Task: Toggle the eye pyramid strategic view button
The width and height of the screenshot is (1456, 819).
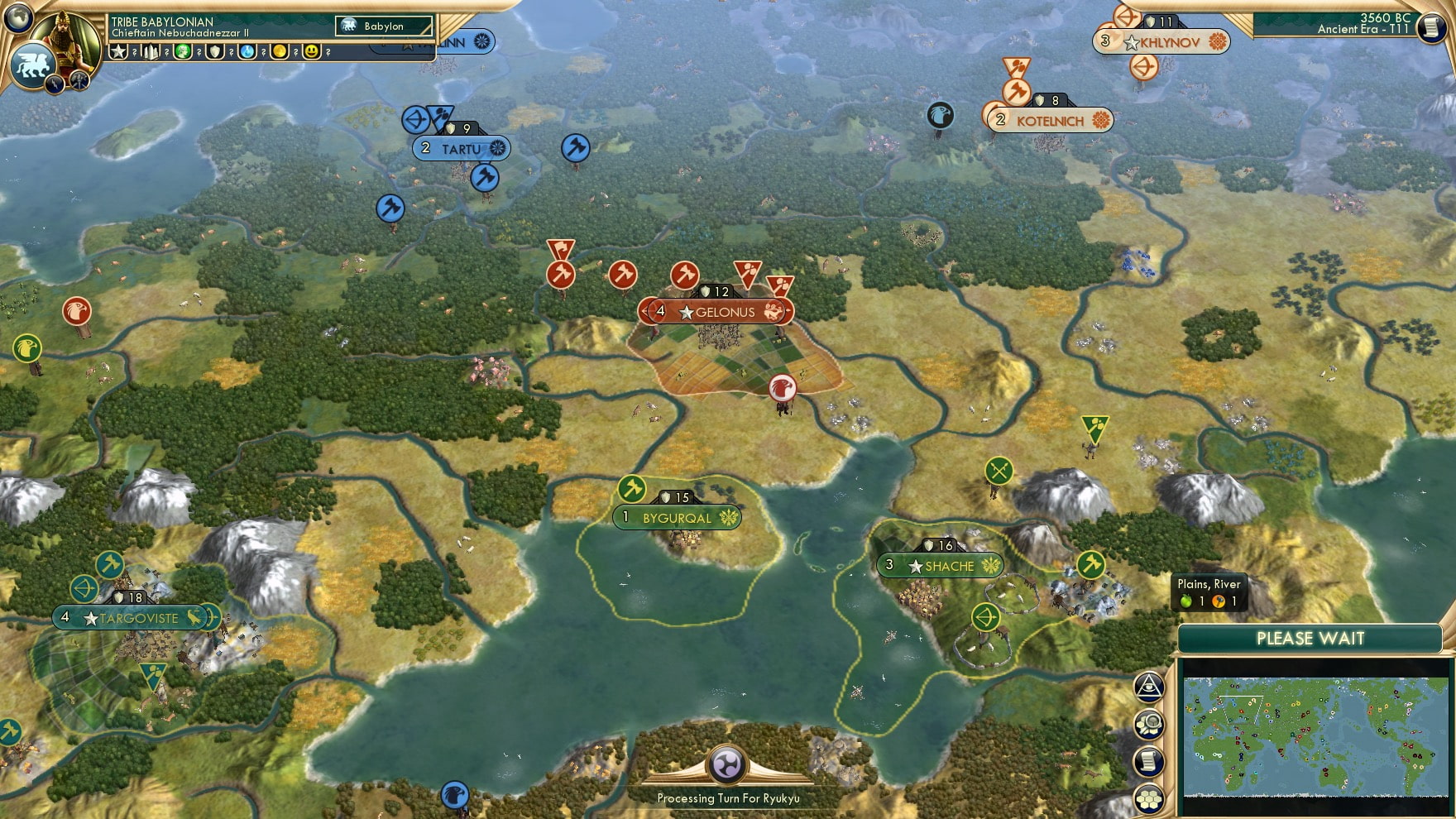Action: point(1149,687)
